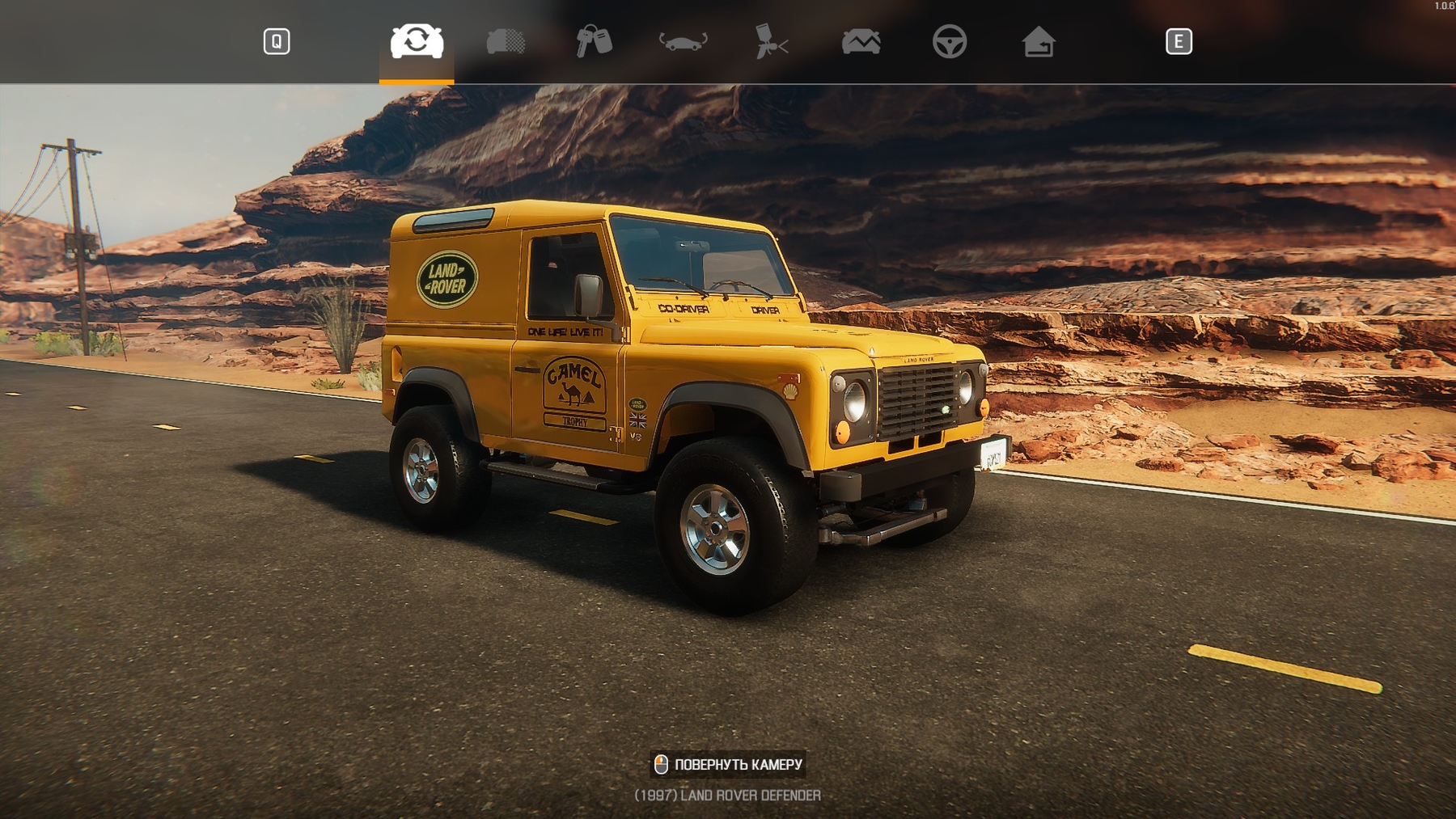This screenshot has height=819, width=1456.
Task: Click the house with return arrow tab
Action: pyautogui.click(x=1038, y=41)
